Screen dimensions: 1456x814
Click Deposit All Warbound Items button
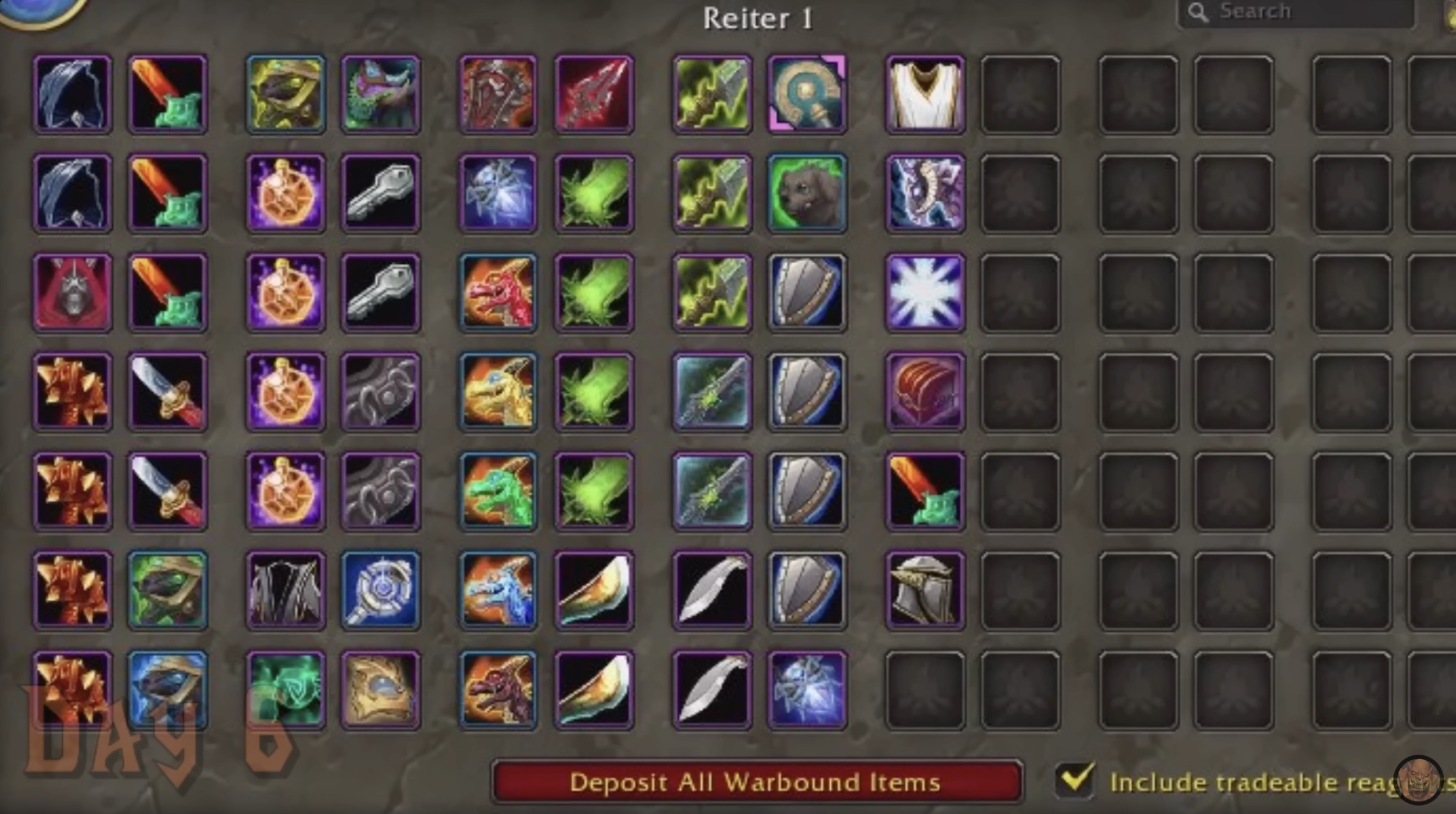(756, 781)
